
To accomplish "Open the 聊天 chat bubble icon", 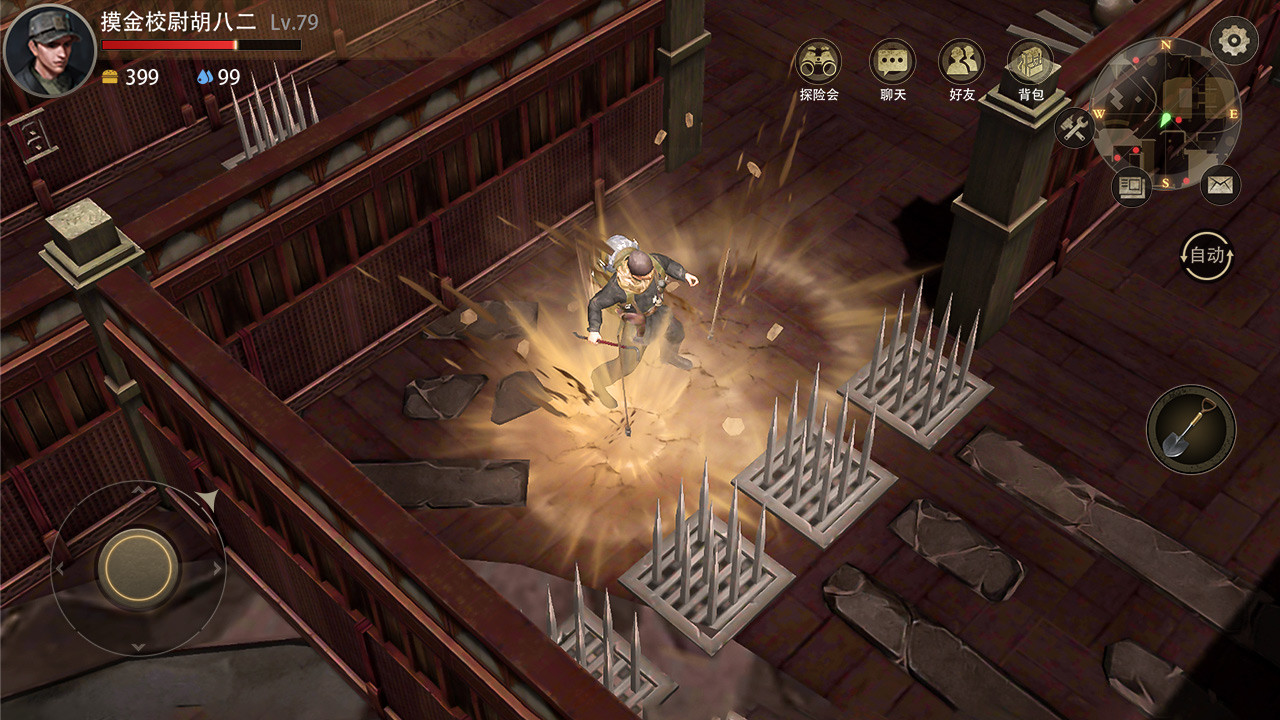I will (893, 62).
